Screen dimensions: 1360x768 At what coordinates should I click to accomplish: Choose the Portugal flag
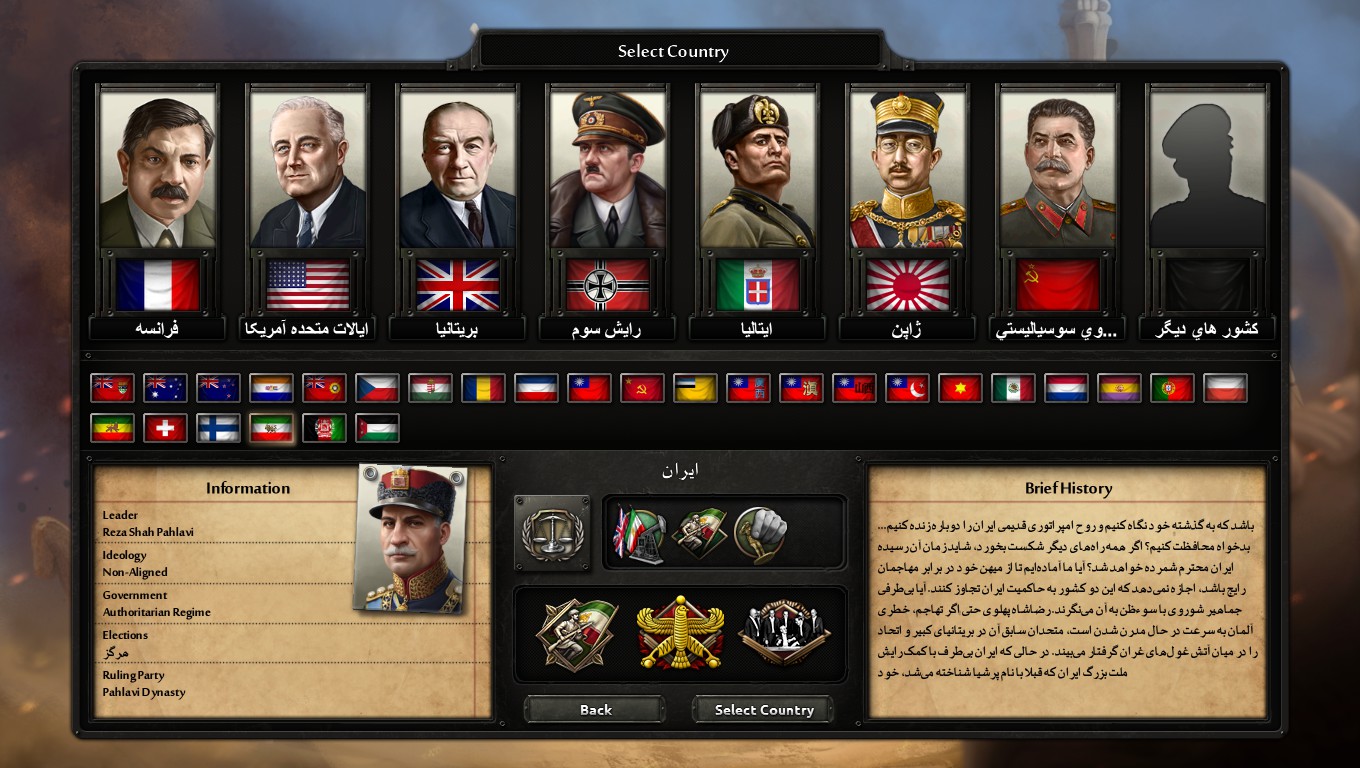click(x=1172, y=388)
